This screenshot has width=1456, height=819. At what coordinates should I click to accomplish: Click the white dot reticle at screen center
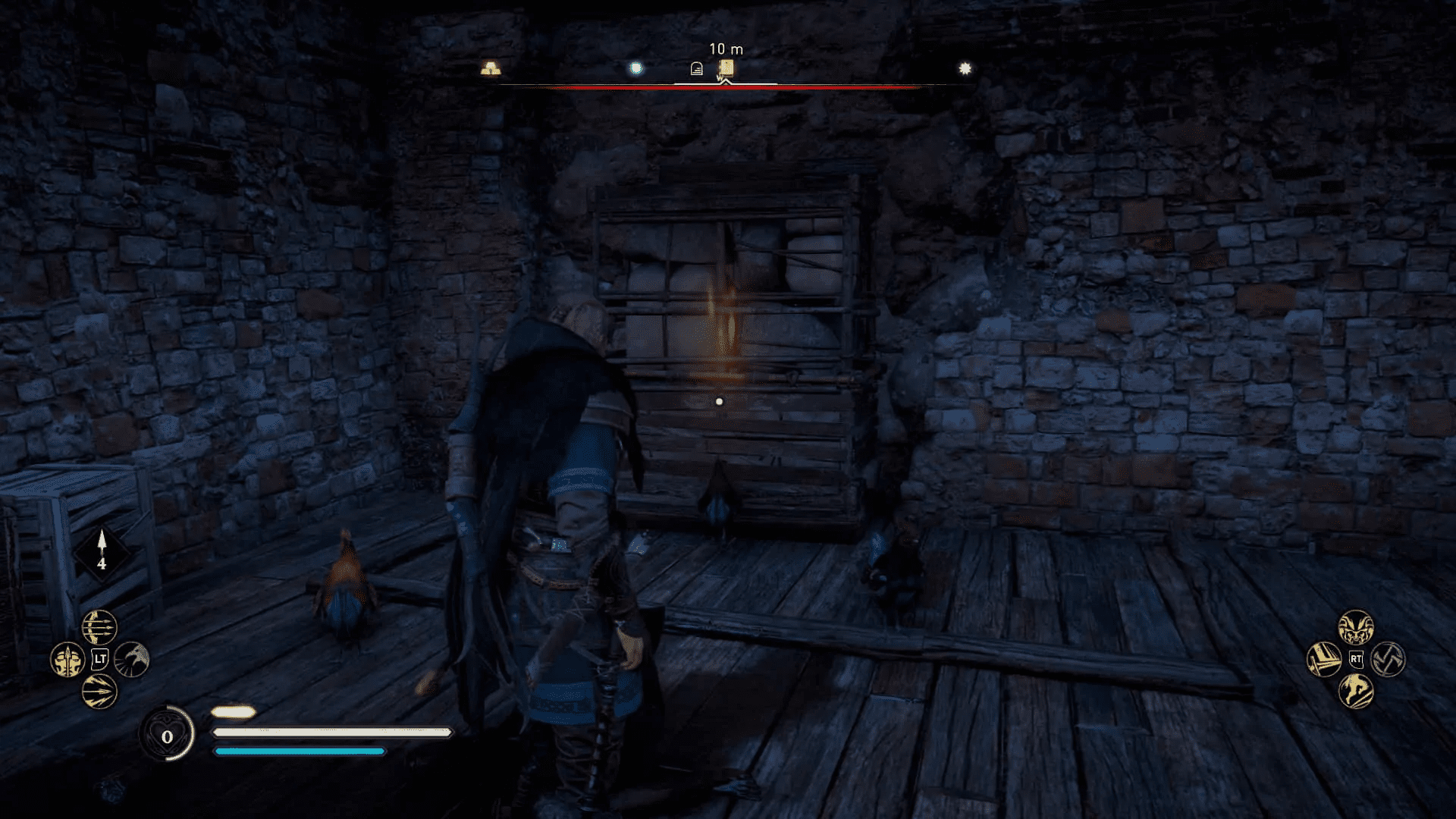[x=718, y=402]
